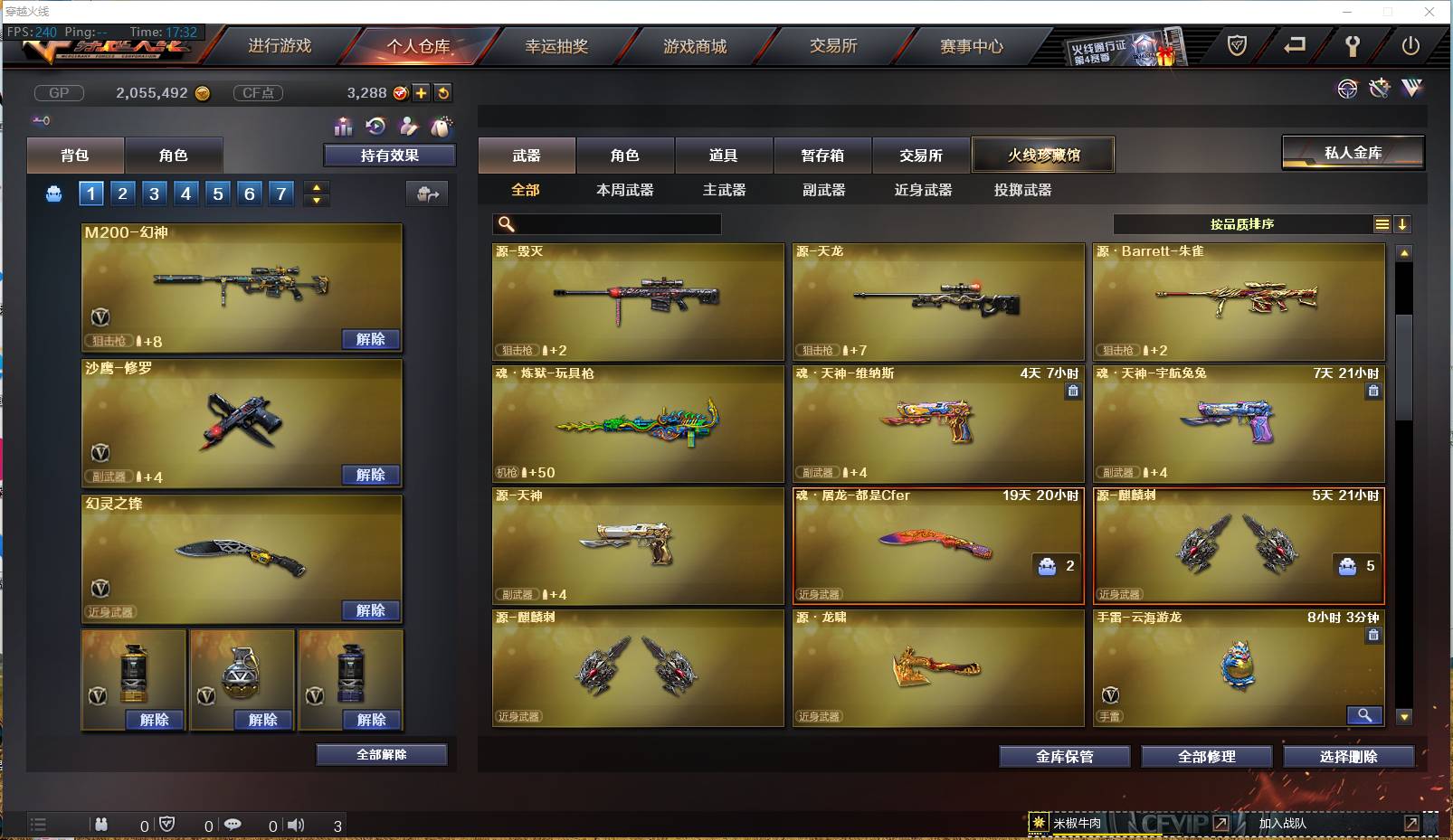Viewport: 1453px width, 840px height.
Task: Toggle descending sort arrow beside the list icon
Action: pyautogui.click(x=1403, y=223)
